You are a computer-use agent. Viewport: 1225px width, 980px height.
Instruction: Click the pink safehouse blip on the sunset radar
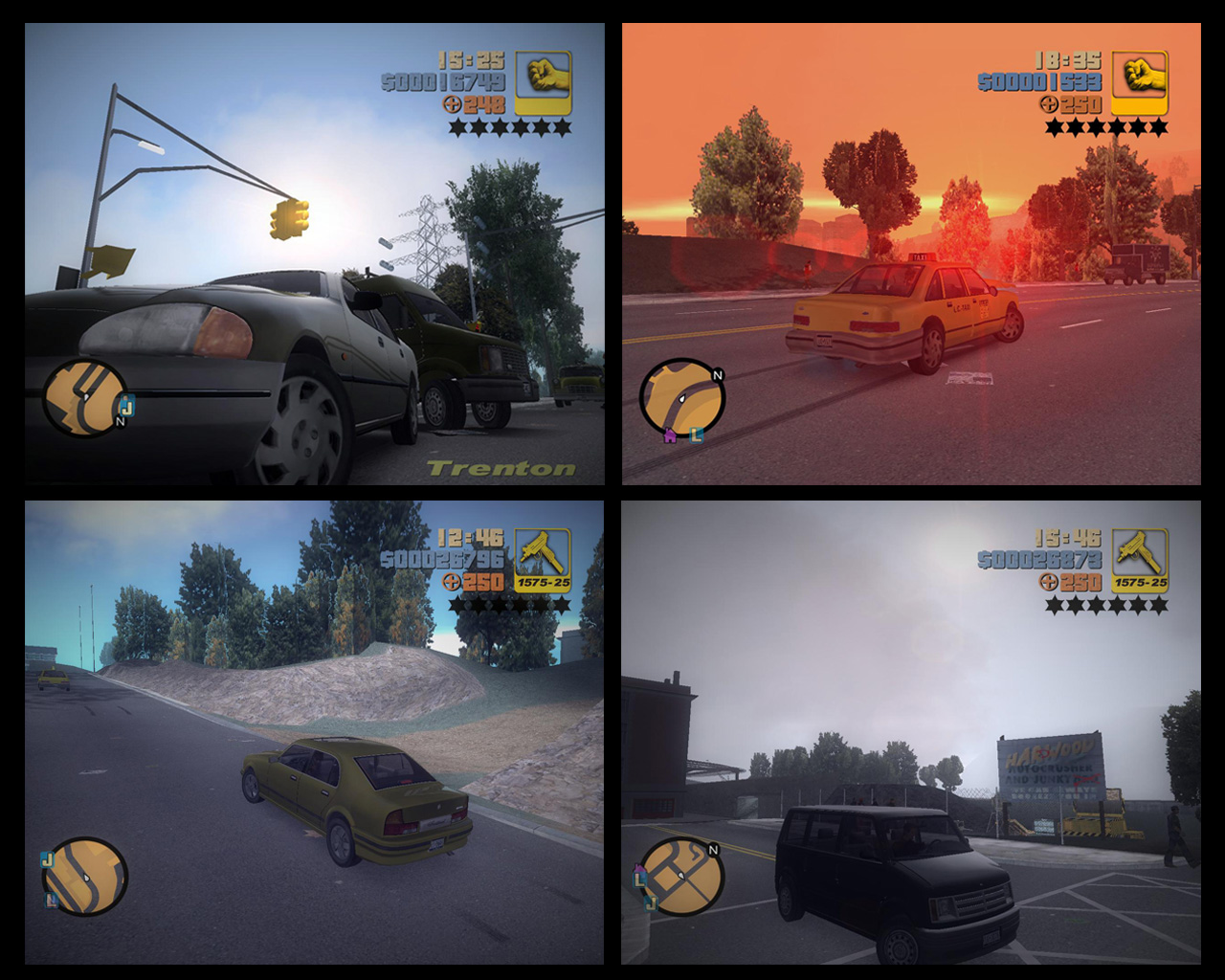coord(668,435)
